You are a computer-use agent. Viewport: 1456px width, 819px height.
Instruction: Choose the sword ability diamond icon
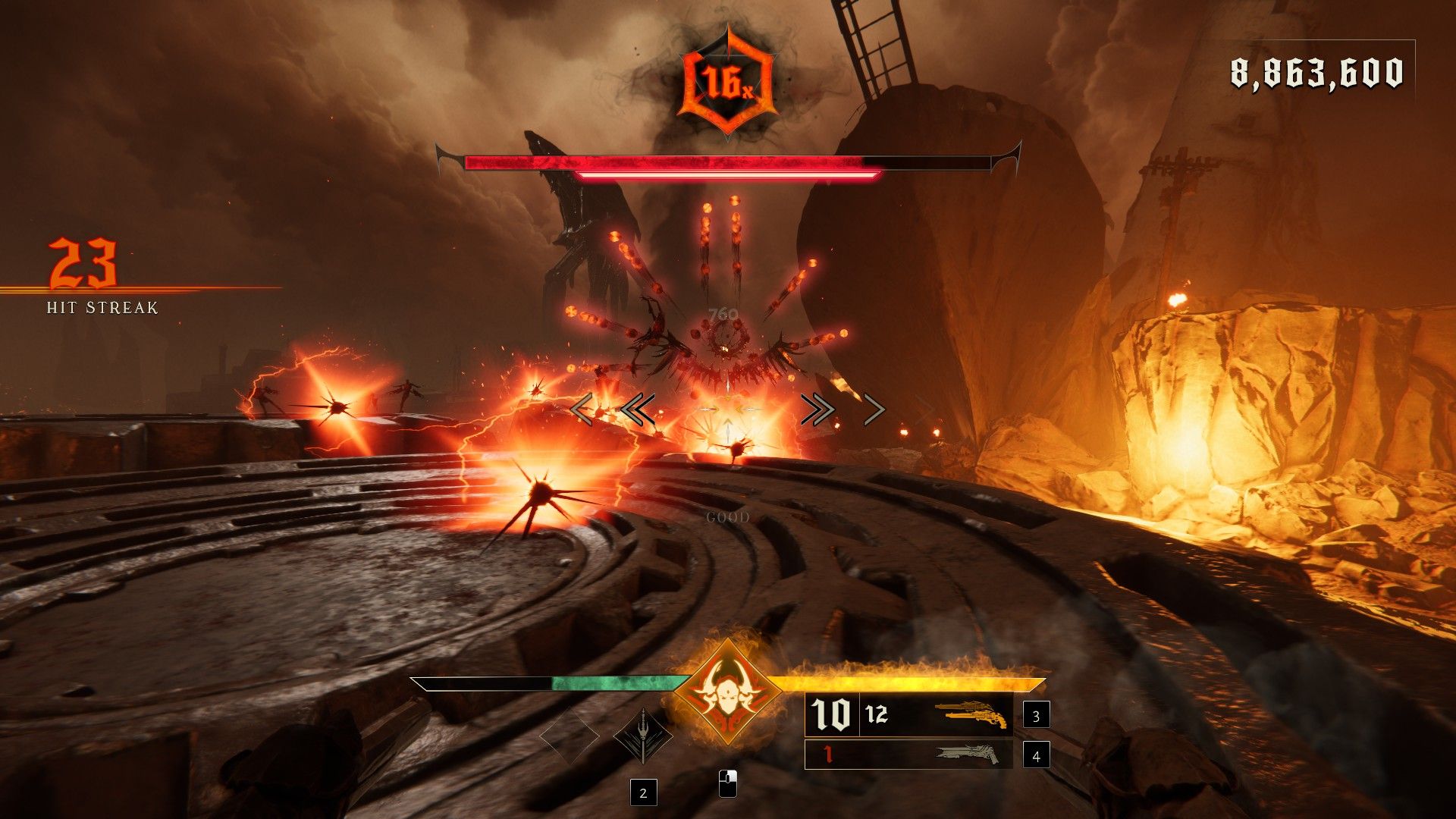pyautogui.click(x=642, y=736)
